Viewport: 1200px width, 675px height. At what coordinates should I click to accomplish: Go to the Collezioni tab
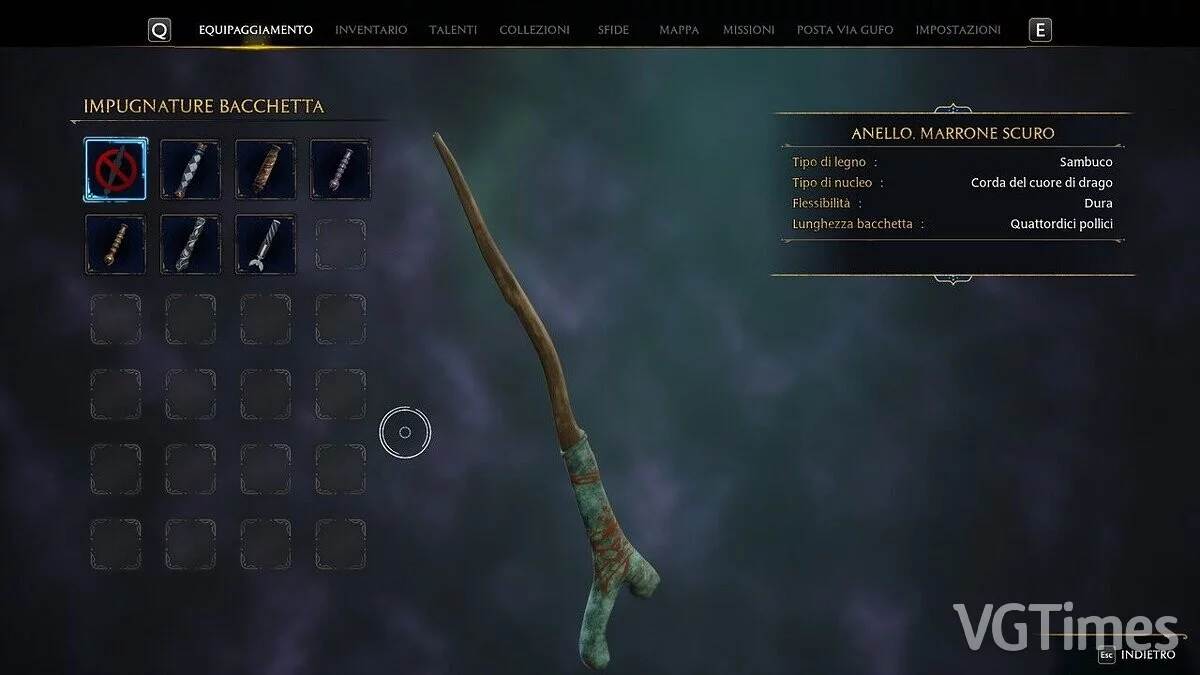click(x=534, y=30)
